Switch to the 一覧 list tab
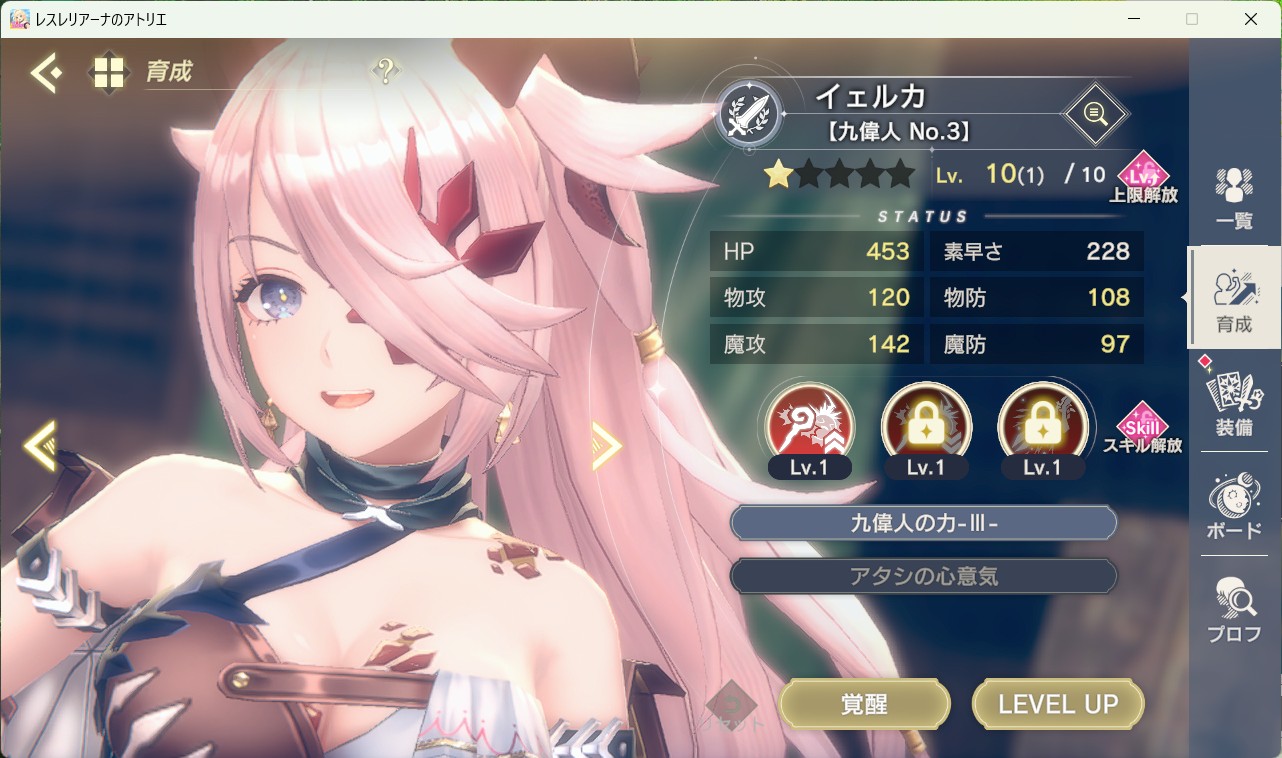Screen dimensions: 1282x758 pos(1234,198)
